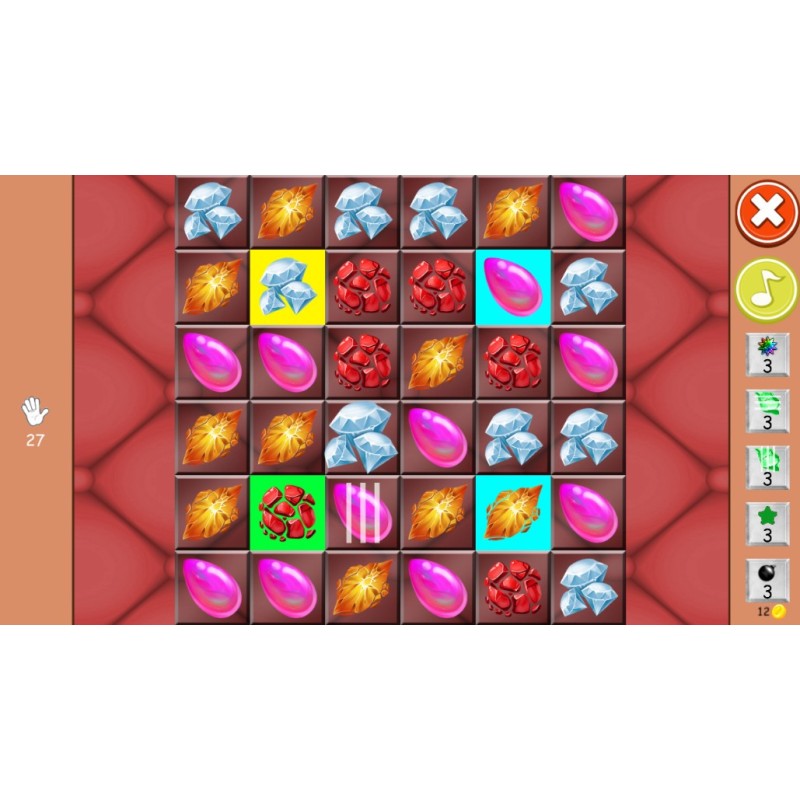This screenshot has height=800, width=800.
Task: Click the pink gem with white stripes
Action: (362, 512)
